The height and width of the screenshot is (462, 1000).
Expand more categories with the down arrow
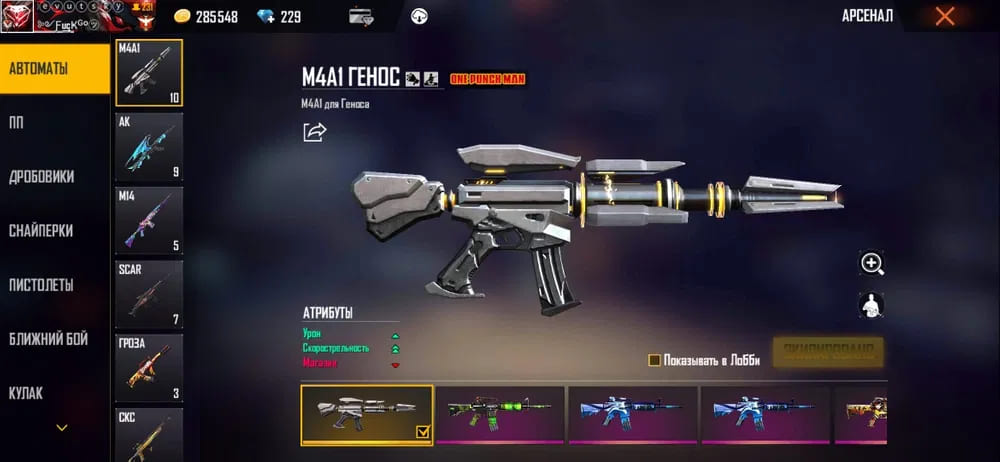pyautogui.click(x=62, y=428)
